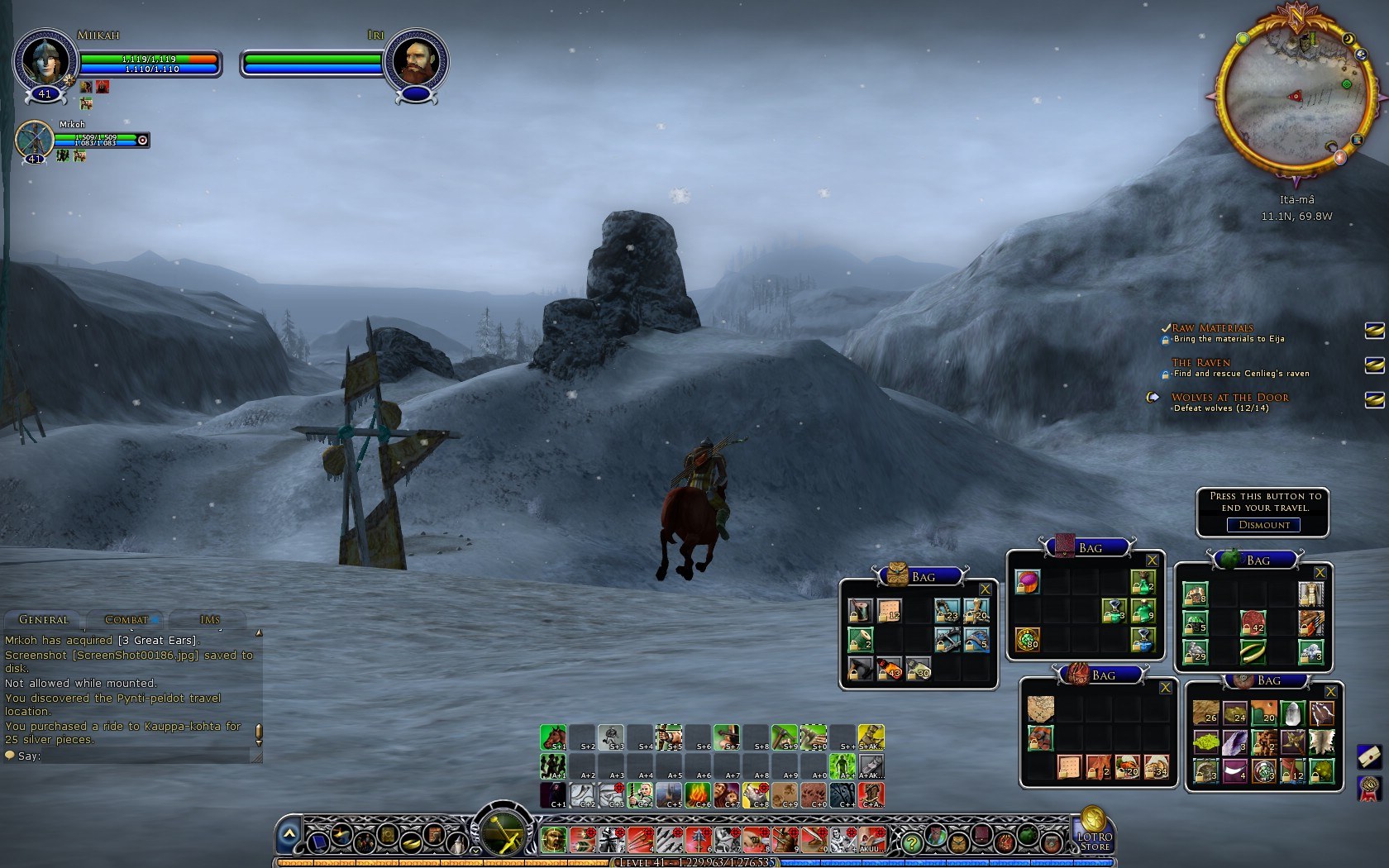Select the white crystal item in bag
Viewport: 1389px width, 868px height.
(x=1292, y=713)
